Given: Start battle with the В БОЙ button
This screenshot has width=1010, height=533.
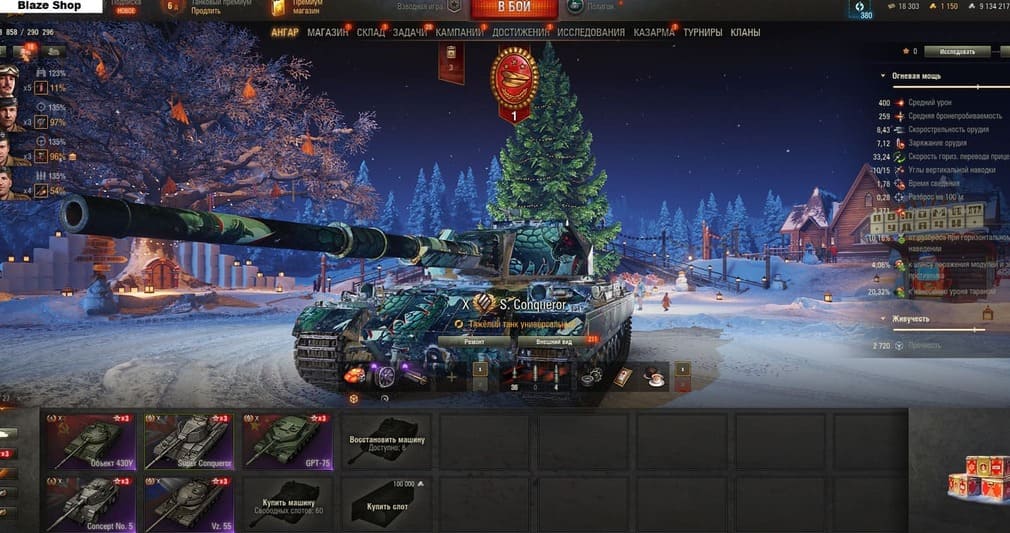Looking at the screenshot, I should [x=514, y=8].
